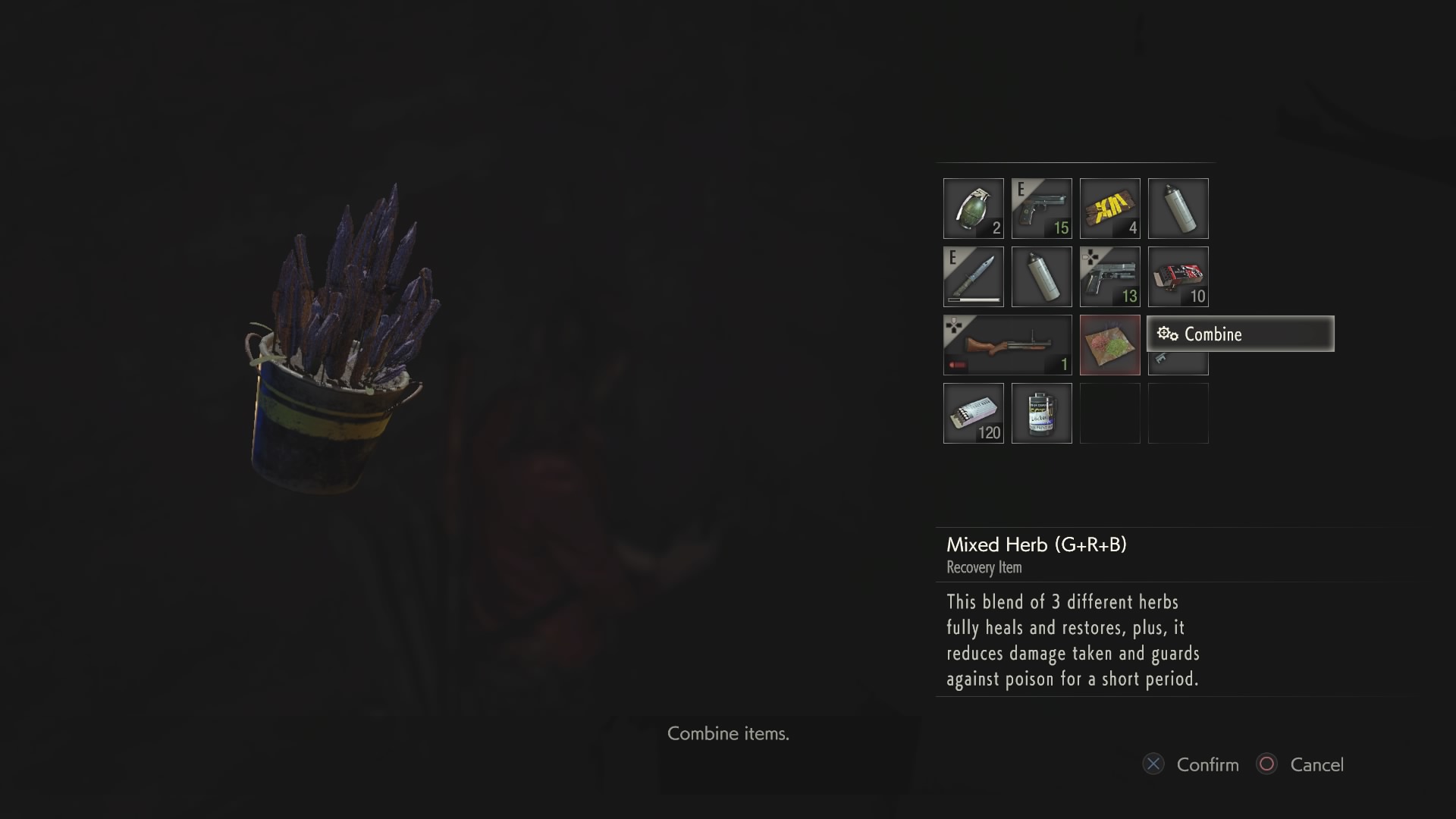Click an empty inventory slot
This screenshot has width=1456, height=819.
tap(1109, 413)
